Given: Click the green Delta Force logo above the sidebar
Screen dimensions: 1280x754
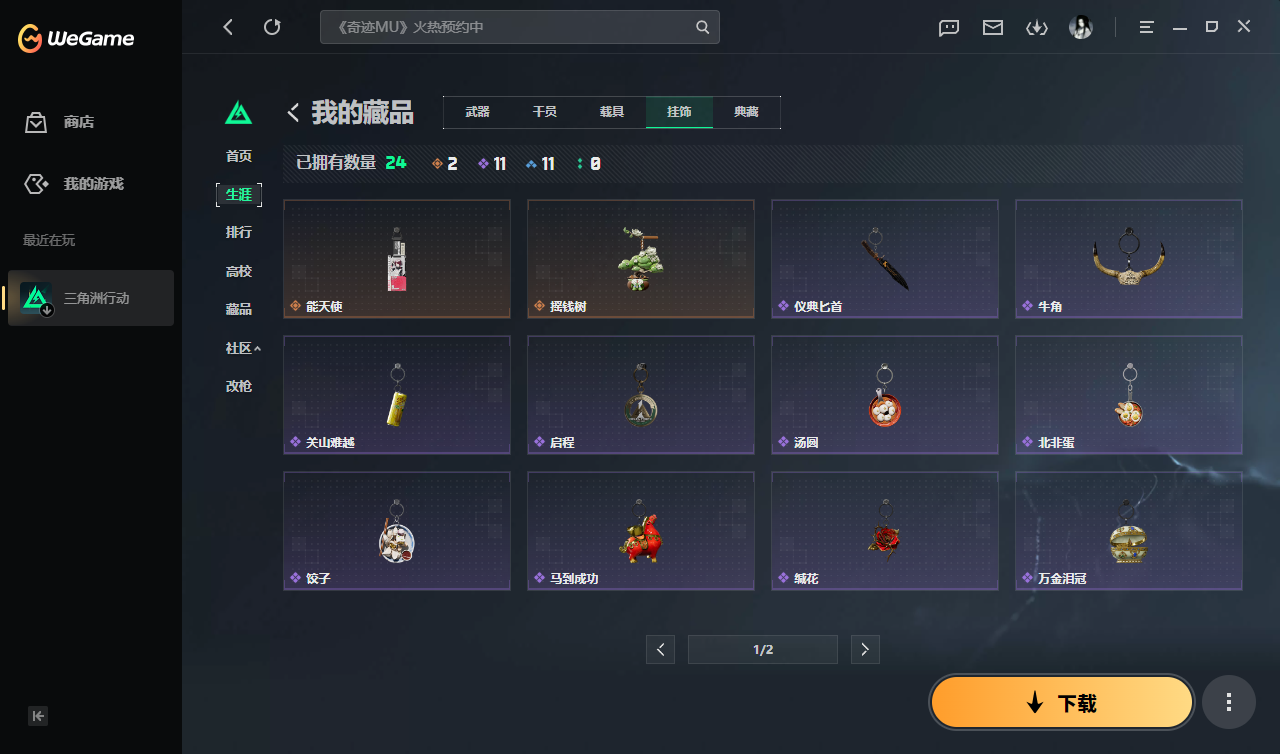Looking at the screenshot, I should pyautogui.click(x=238, y=112).
